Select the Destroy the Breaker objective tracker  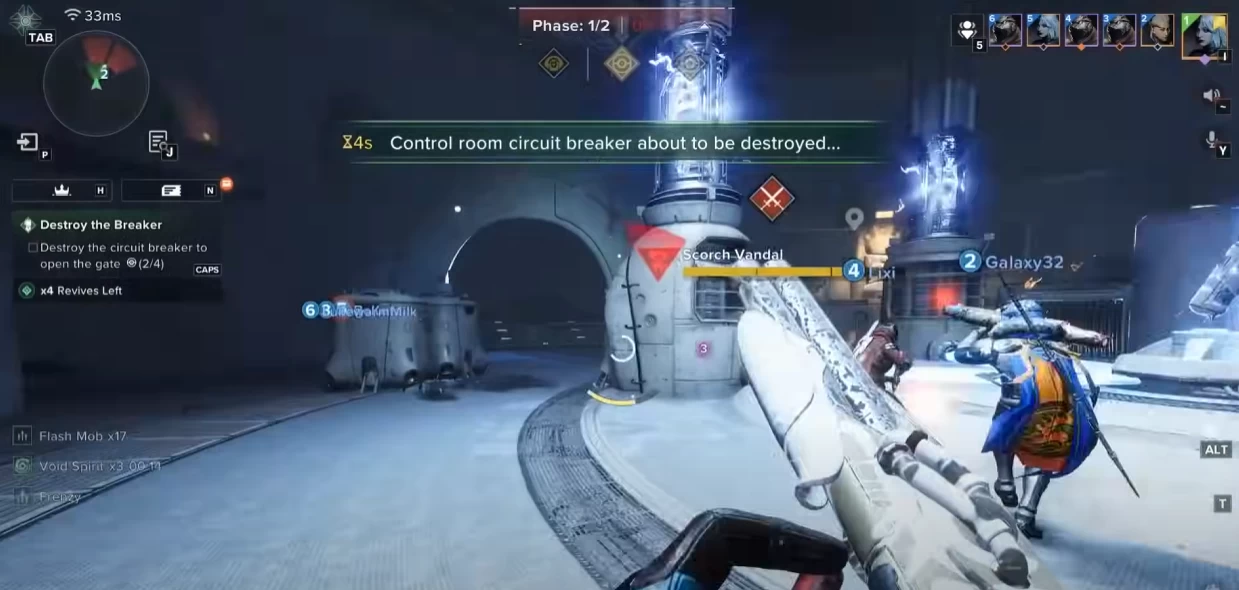100,225
